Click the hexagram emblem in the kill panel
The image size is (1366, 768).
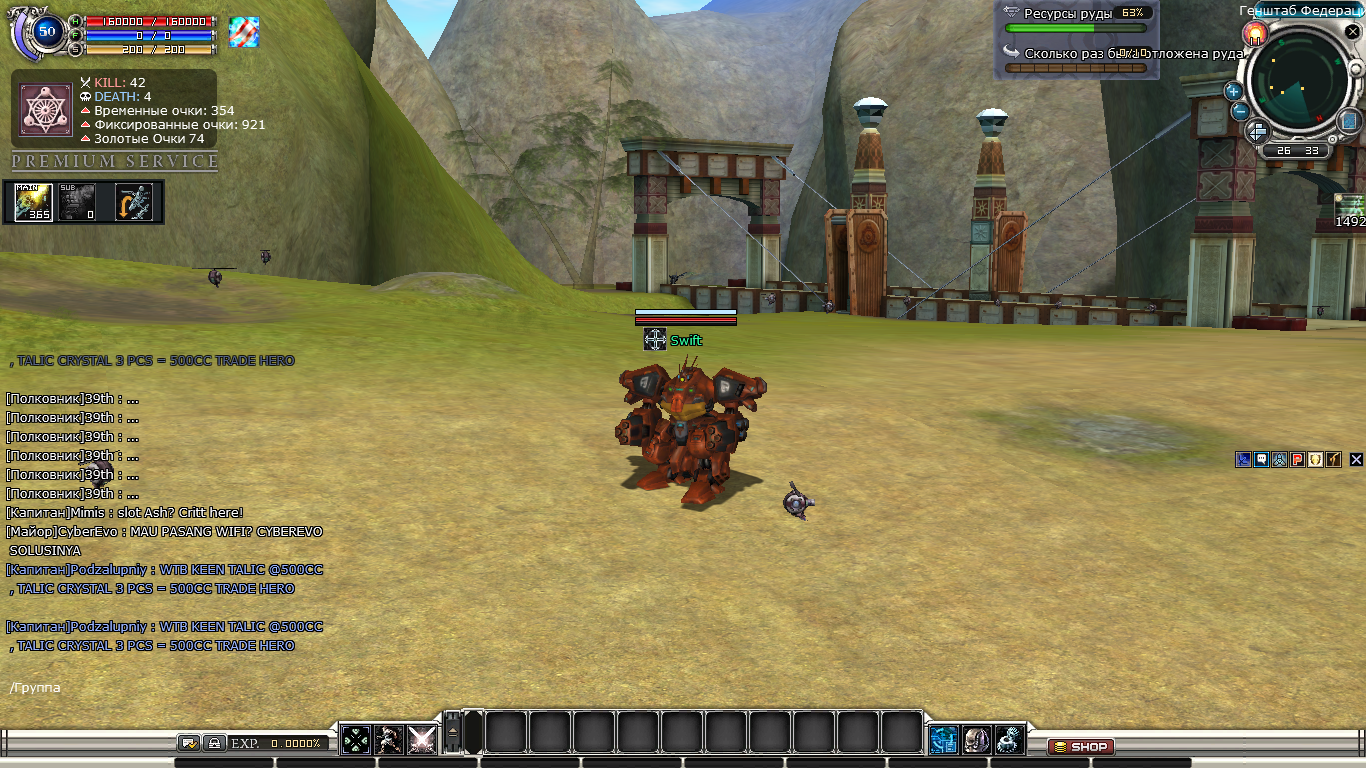(46, 108)
